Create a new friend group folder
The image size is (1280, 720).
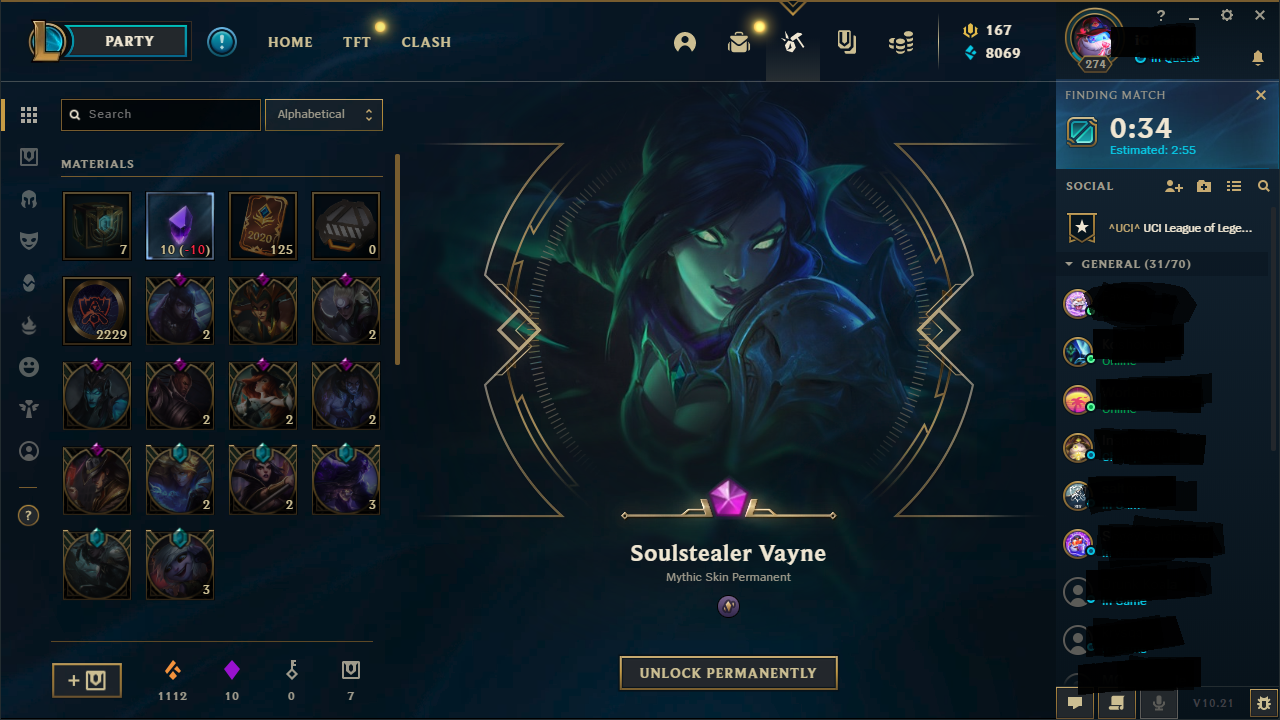click(1203, 186)
